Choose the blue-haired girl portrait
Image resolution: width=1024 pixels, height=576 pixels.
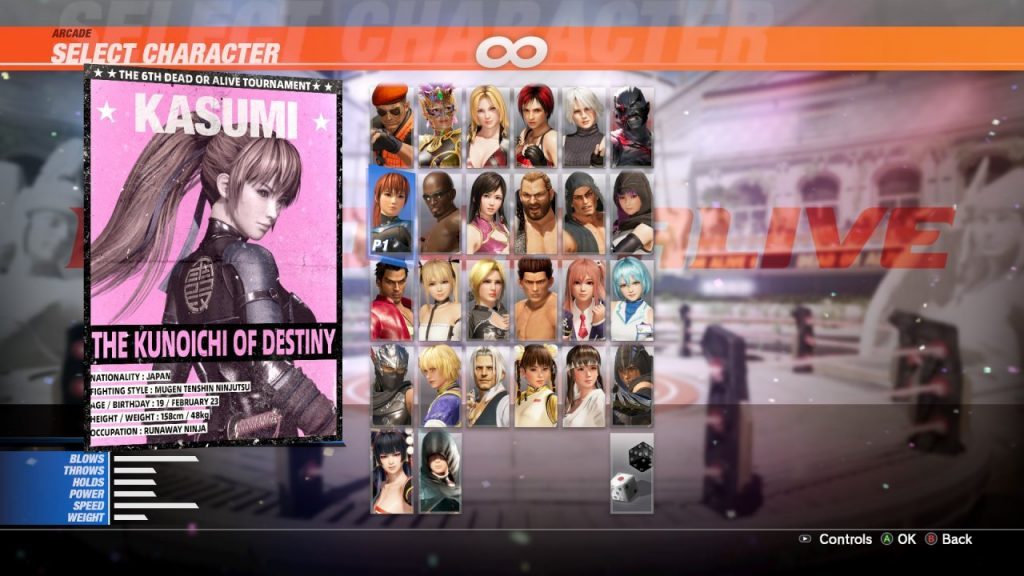pyautogui.click(x=631, y=298)
